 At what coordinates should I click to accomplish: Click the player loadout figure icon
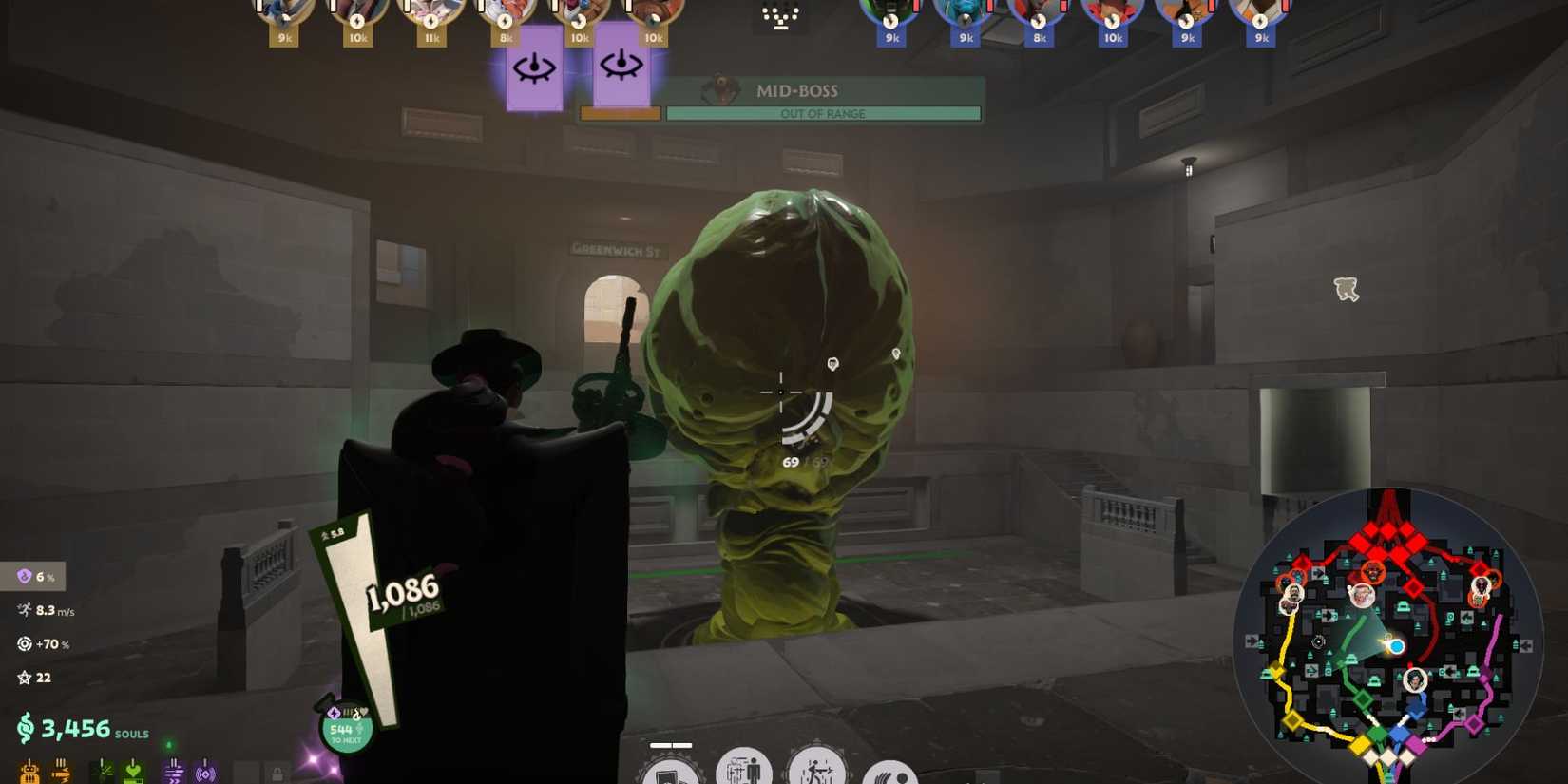point(746,772)
